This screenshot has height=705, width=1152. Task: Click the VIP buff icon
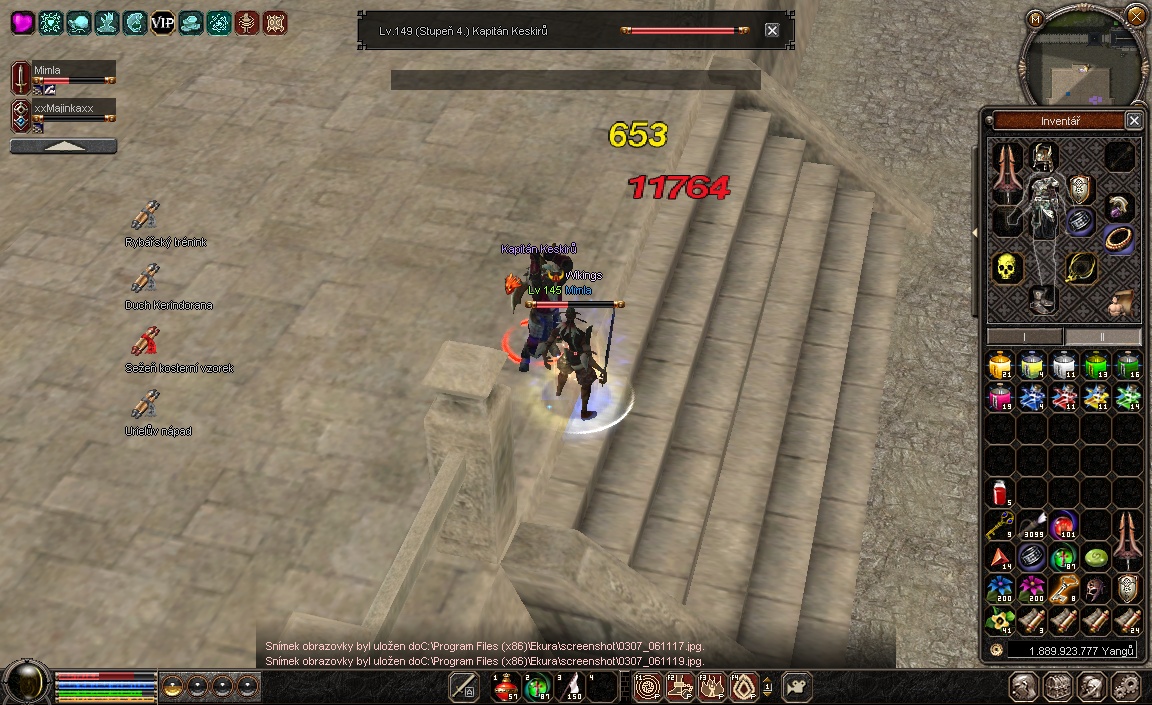(163, 22)
